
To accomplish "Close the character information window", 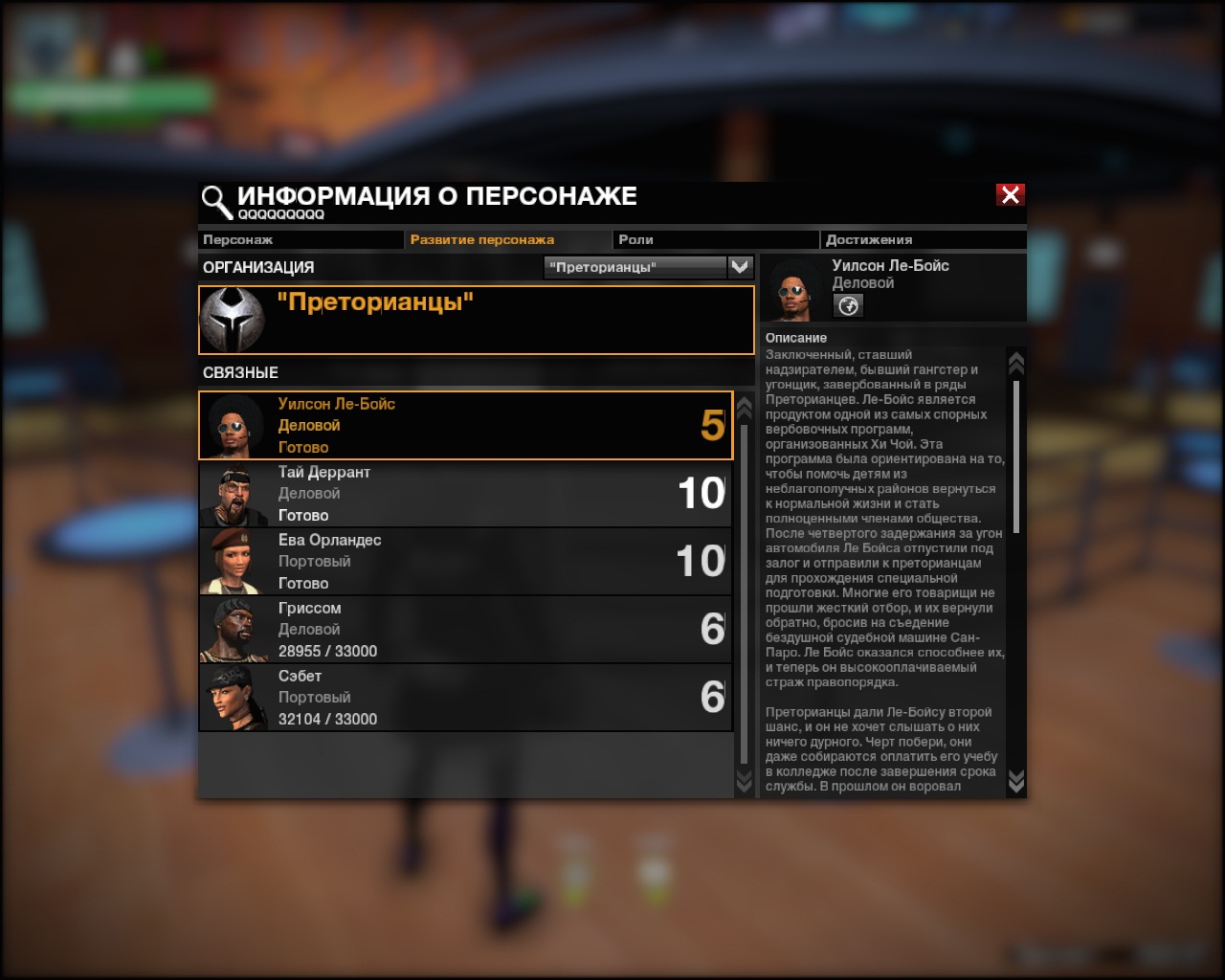I will click(x=1011, y=195).
